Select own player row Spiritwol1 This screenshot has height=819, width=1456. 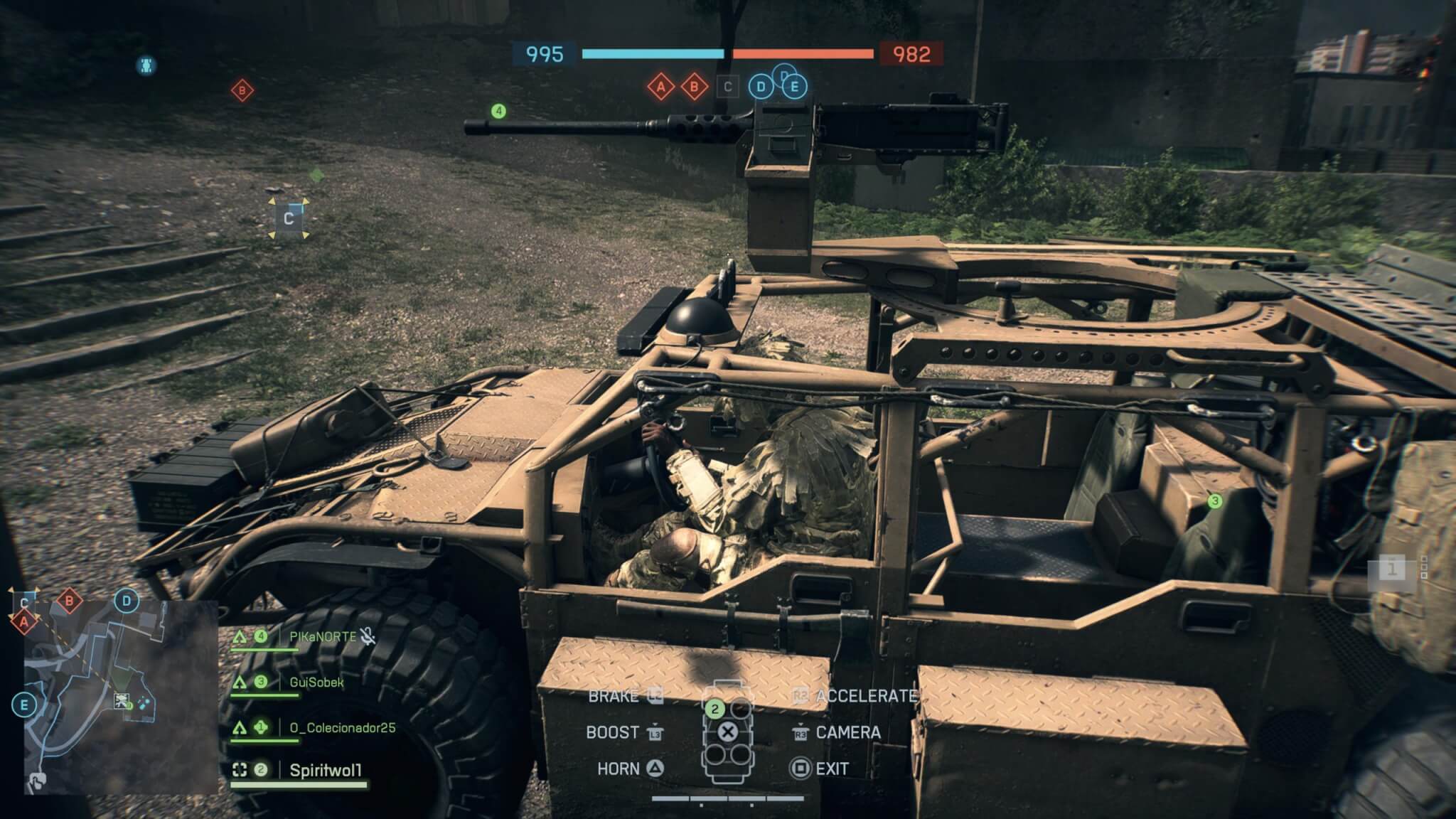[x=326, y=770]
